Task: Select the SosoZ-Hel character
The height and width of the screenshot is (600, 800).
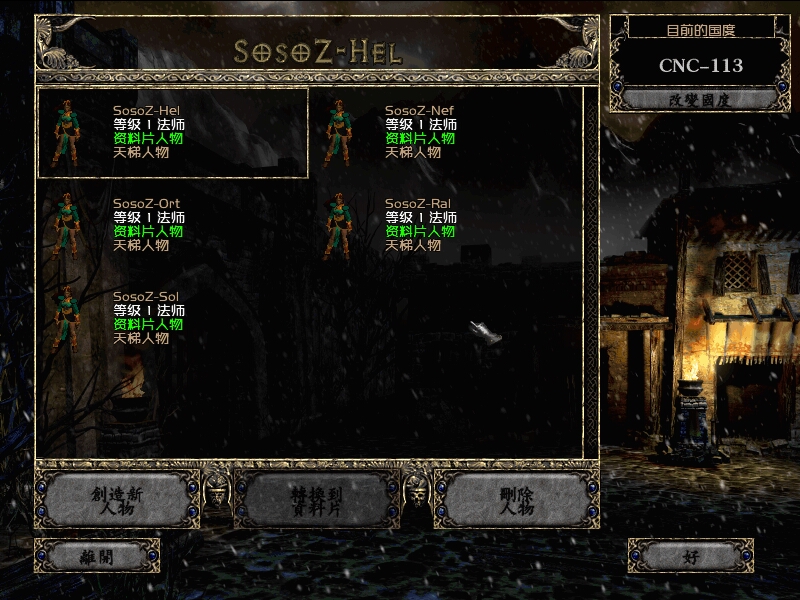Action: click(172, 132)
